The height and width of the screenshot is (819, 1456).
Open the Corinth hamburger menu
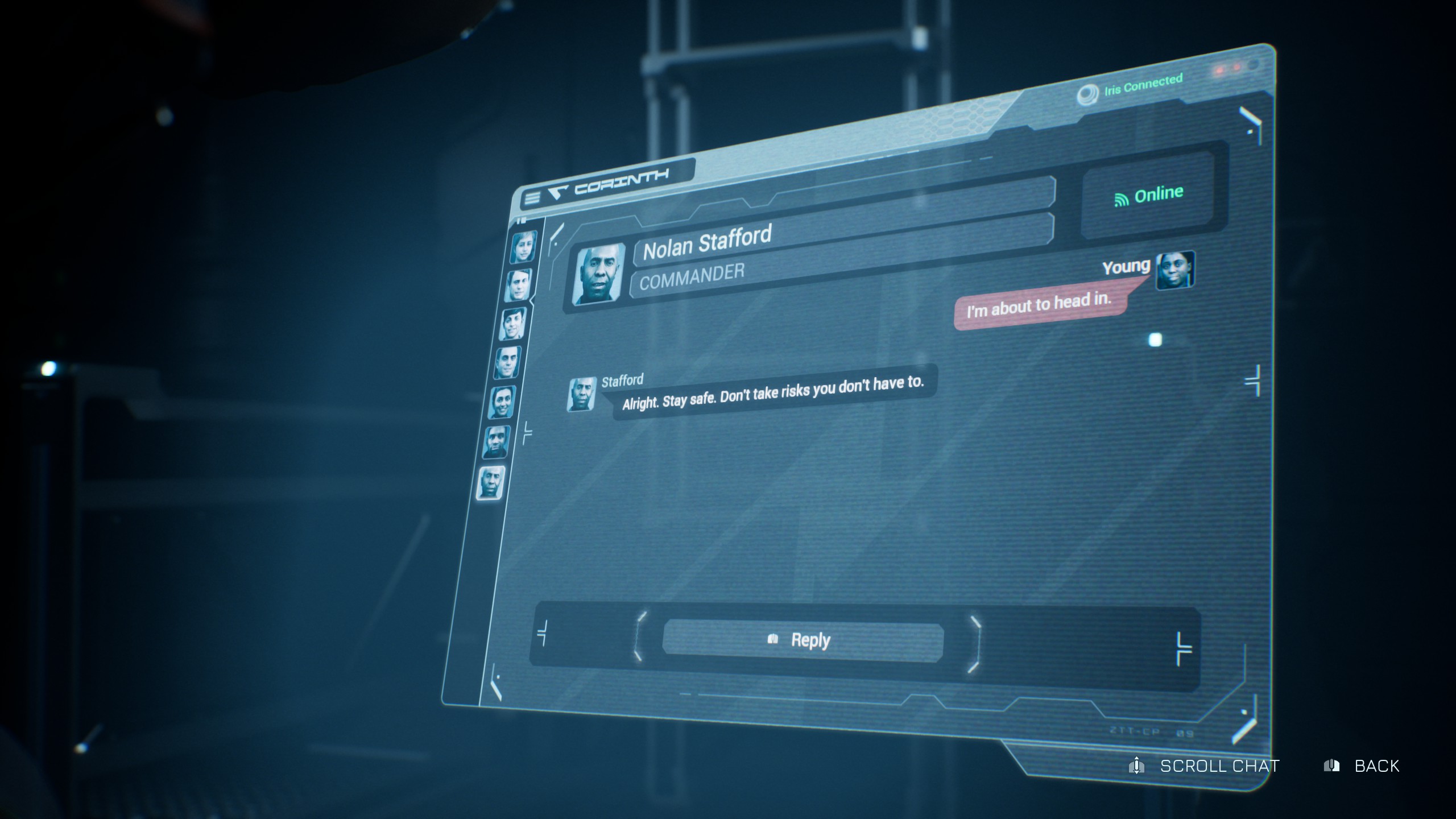532,198
